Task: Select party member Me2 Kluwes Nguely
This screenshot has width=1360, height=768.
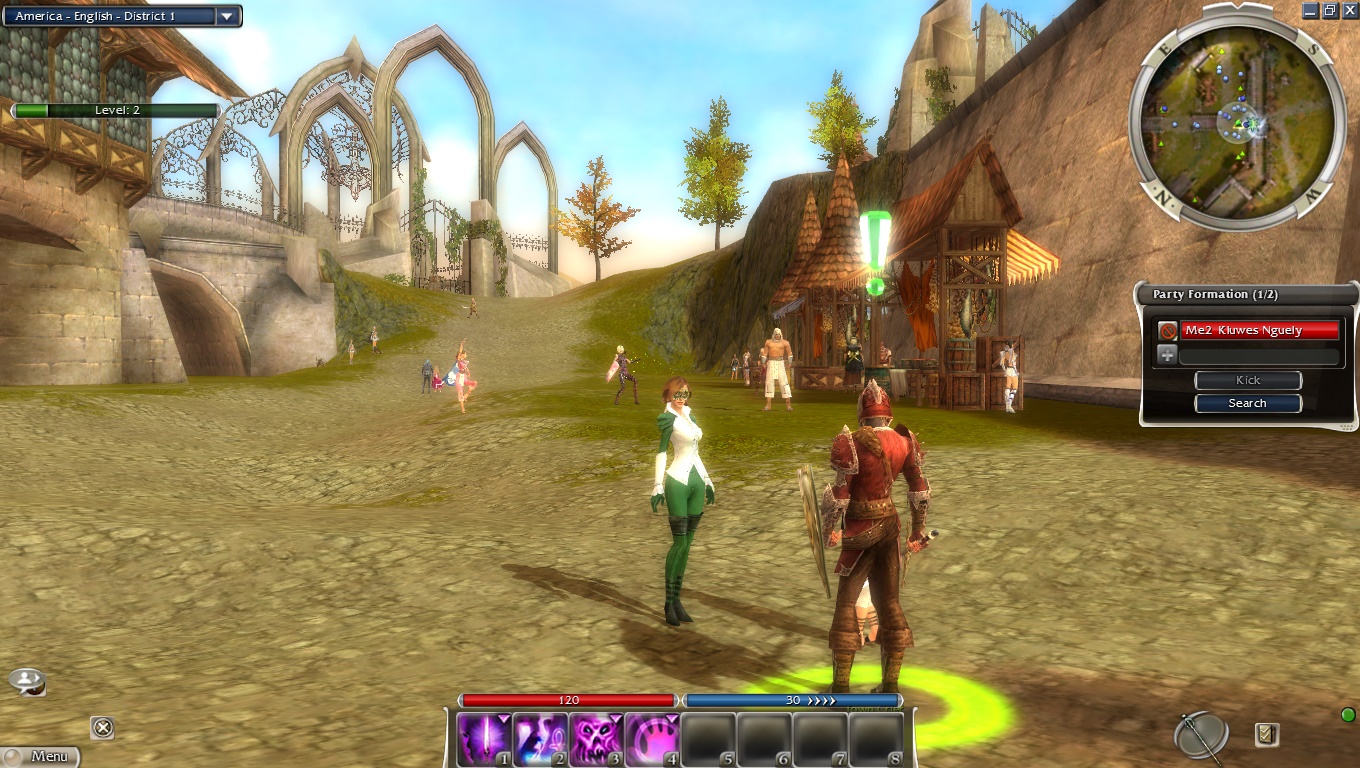Action: coord(1260,330)
